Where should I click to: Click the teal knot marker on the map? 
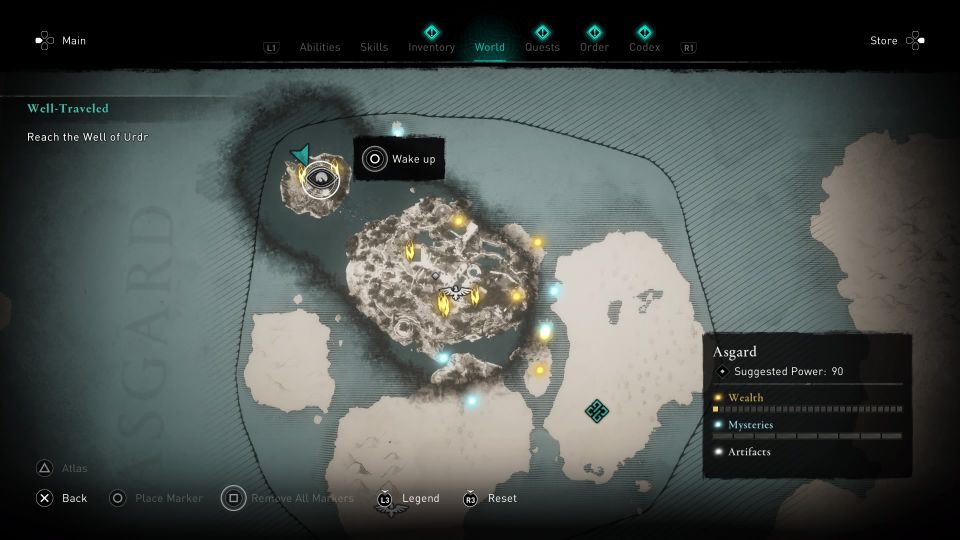point(597,410)
